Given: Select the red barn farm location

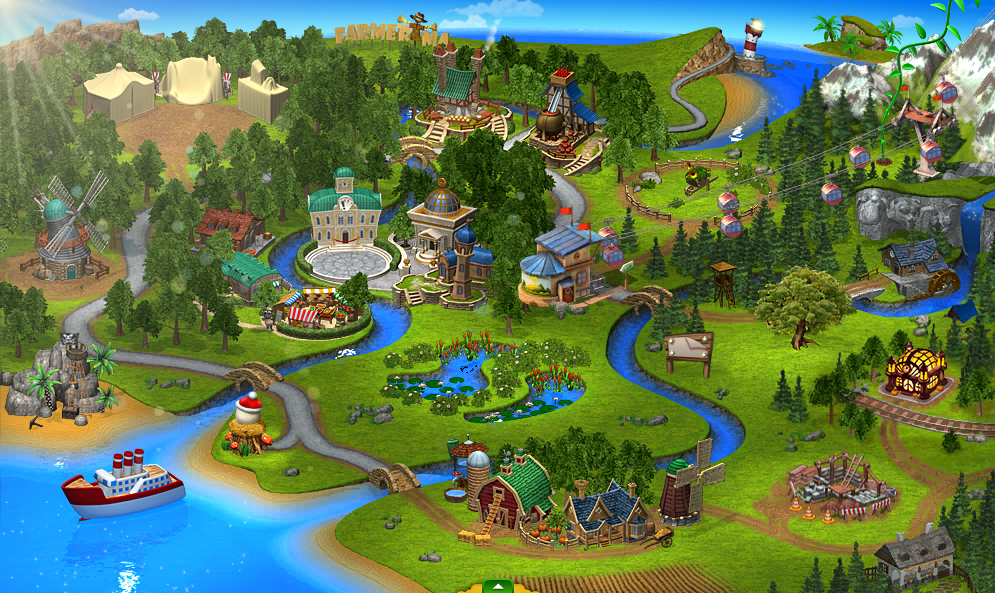Looking at the screenshot, I should tap(513, 491).
